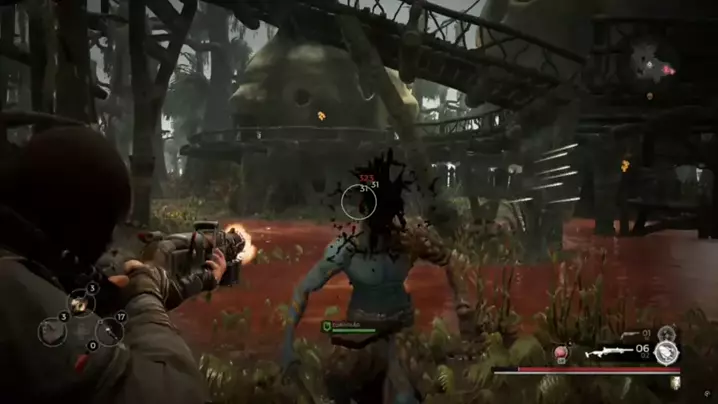Viewport: 718px width, 404px height.
Task: Select the left quick-item wheel slot
Action: [52, 331]
